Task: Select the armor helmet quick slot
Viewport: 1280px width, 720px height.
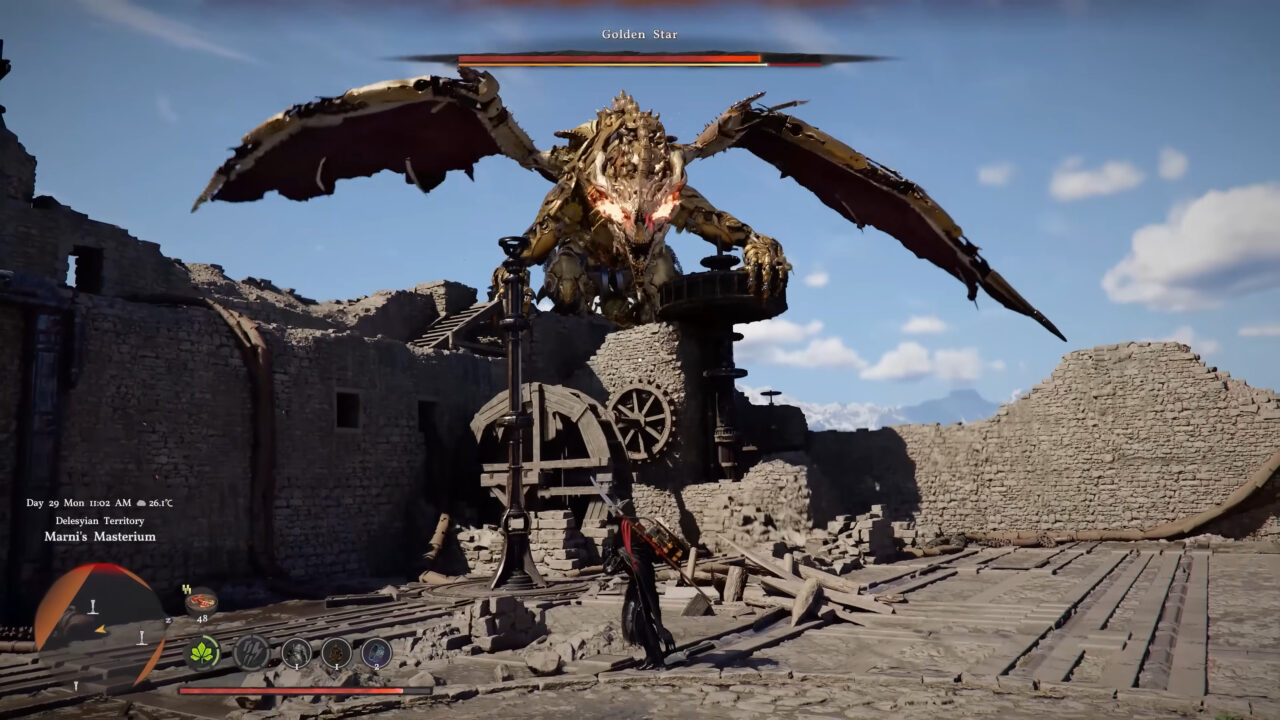Action: tap(296, 653)
